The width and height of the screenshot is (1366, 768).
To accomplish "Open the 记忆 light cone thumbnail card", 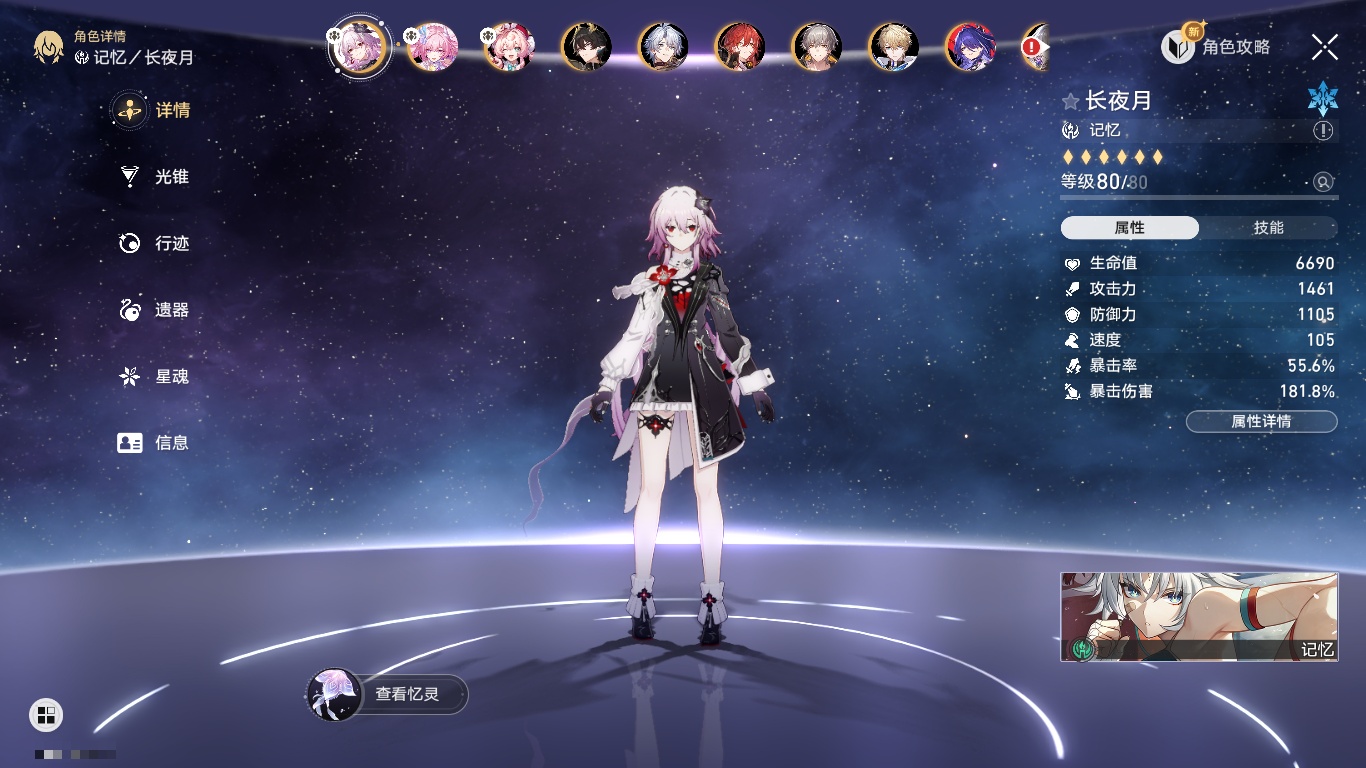I will [x=1199, y=616].
